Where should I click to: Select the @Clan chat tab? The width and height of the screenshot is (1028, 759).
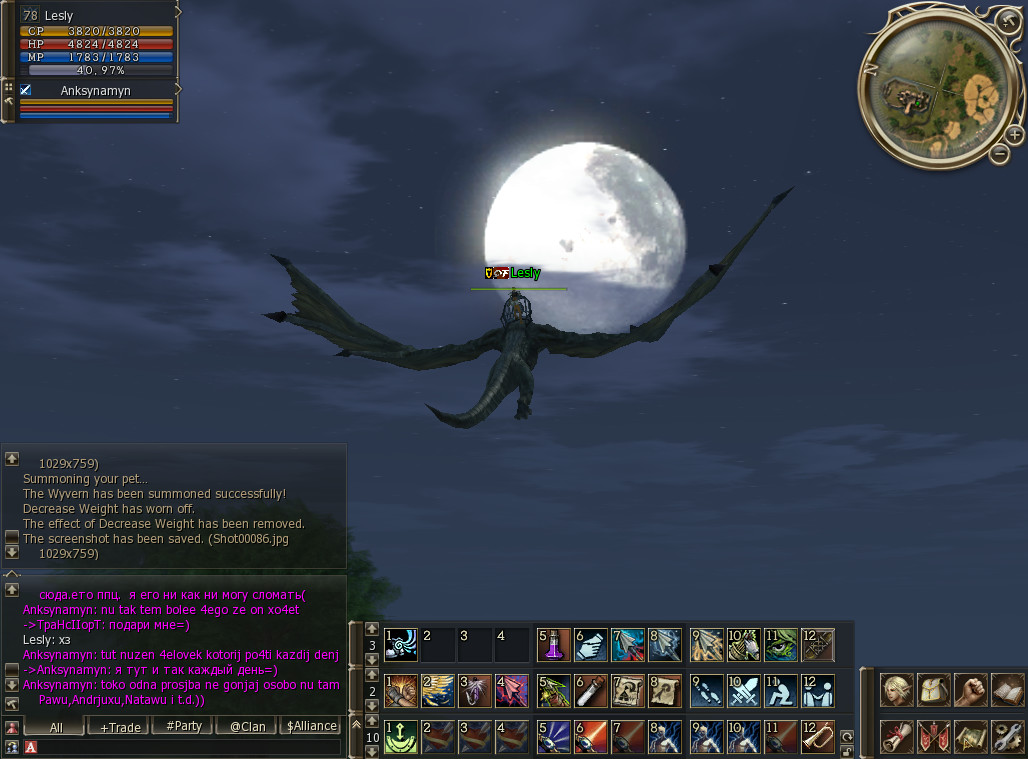pos(247,727)
